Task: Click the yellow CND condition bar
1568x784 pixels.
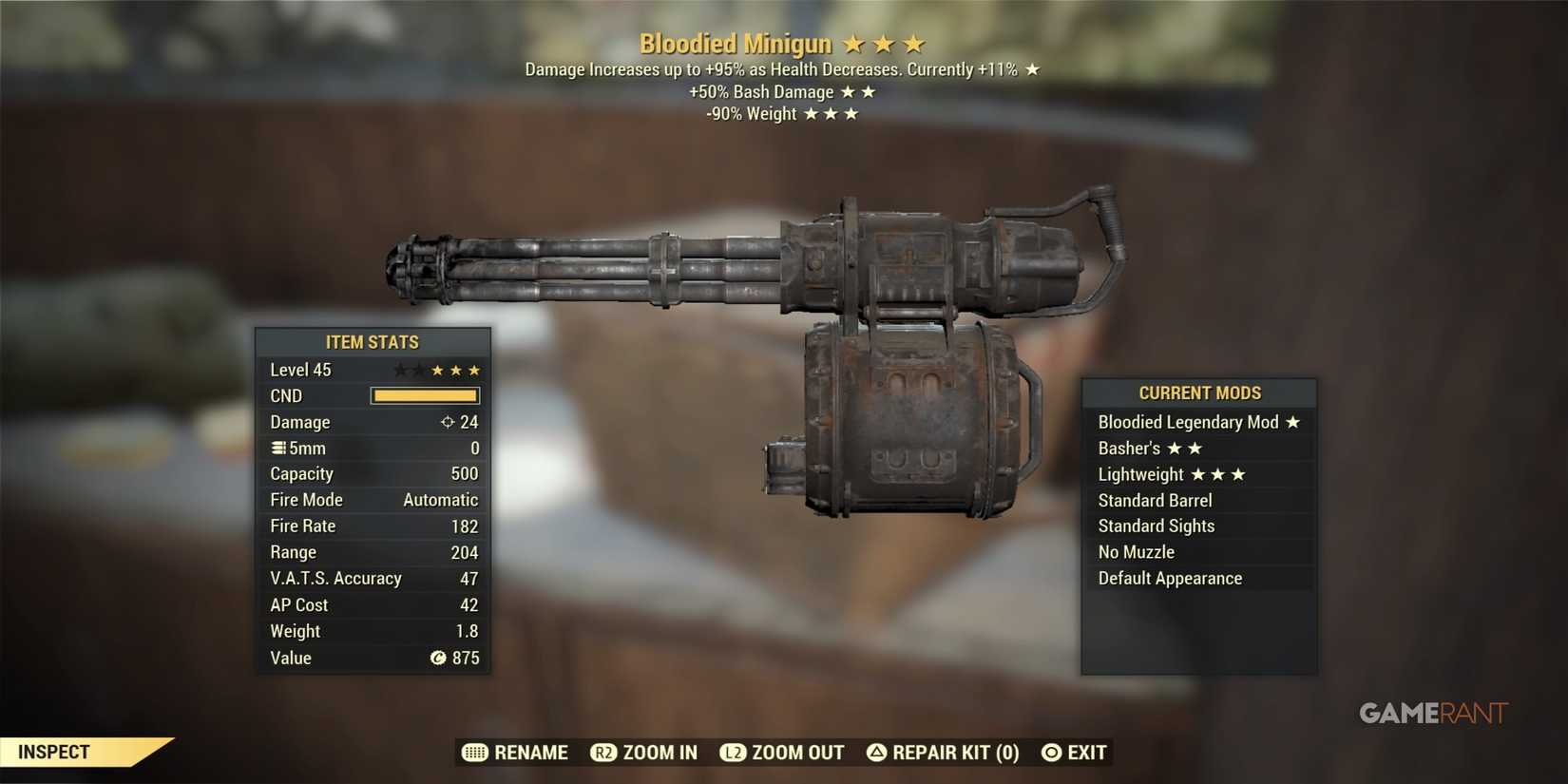Action: tap(425, 395)
